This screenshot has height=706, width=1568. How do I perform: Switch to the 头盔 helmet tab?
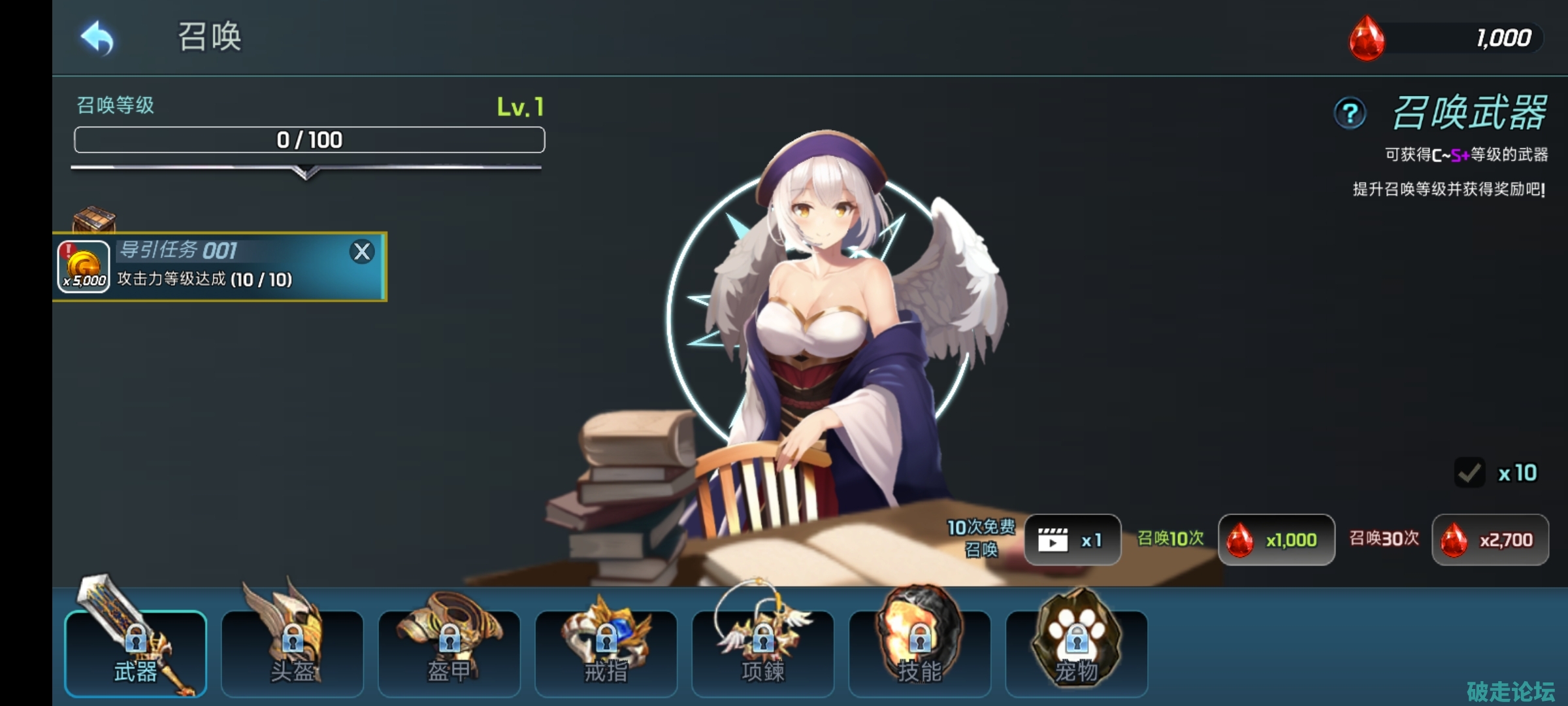[292, 654]
